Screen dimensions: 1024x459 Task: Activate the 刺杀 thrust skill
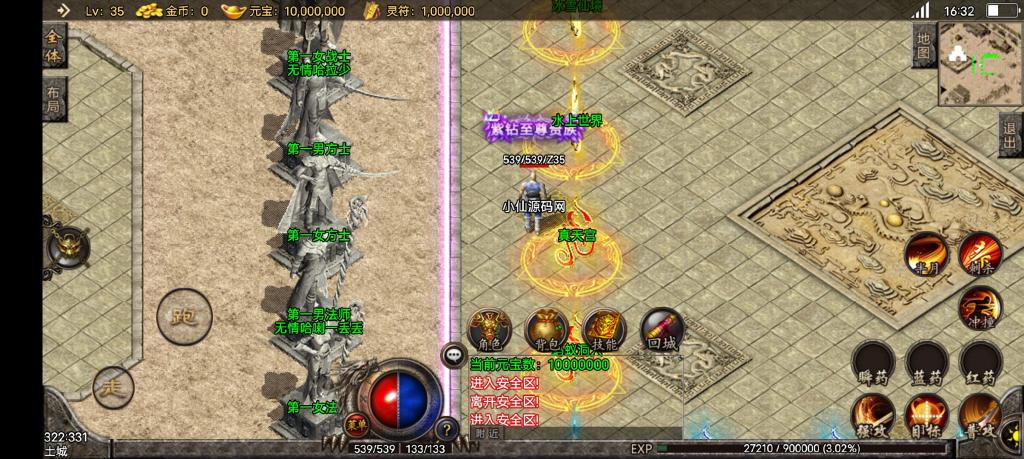coord(980,253)
